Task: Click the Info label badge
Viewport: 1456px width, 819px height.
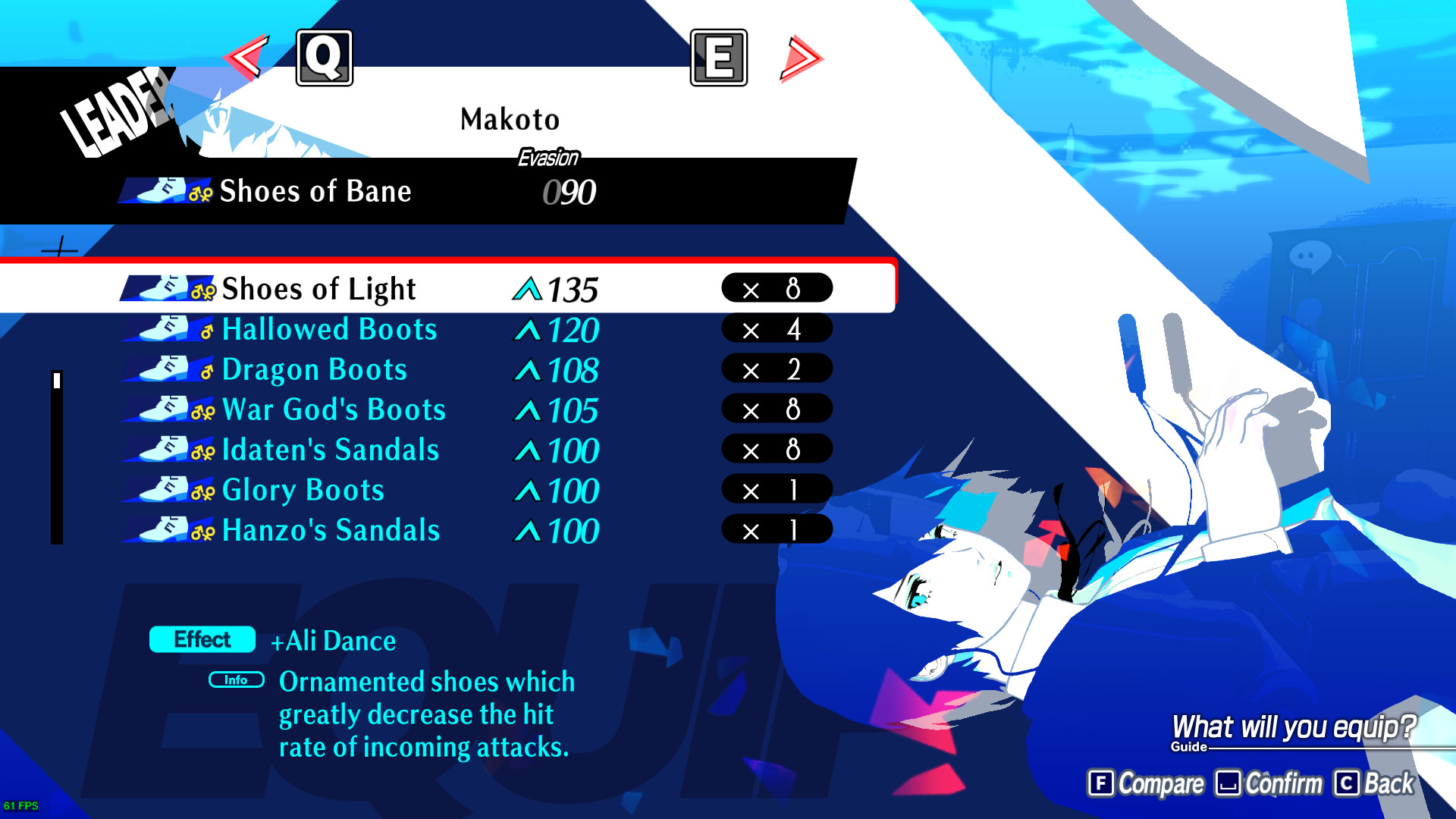Action: 236,680
